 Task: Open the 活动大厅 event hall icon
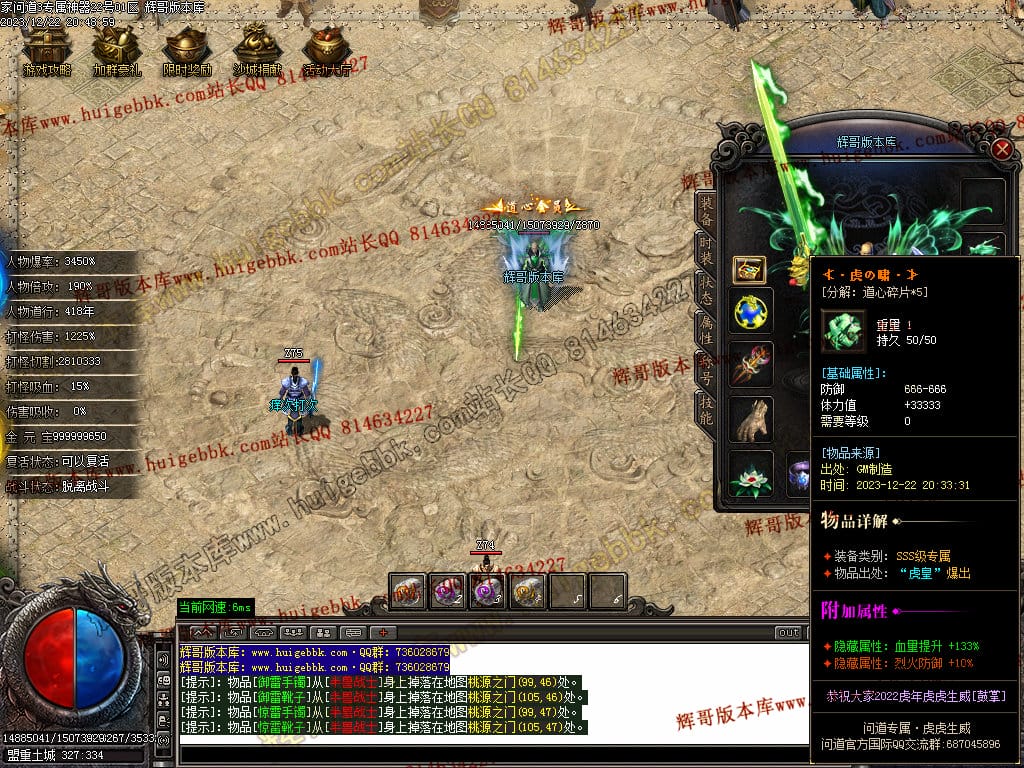click(x=327, y=50)
